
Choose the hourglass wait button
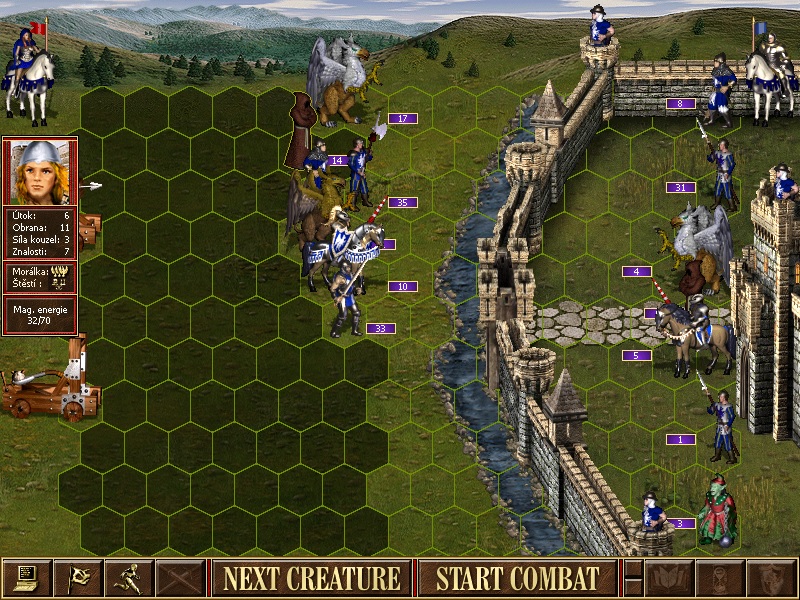720,578
